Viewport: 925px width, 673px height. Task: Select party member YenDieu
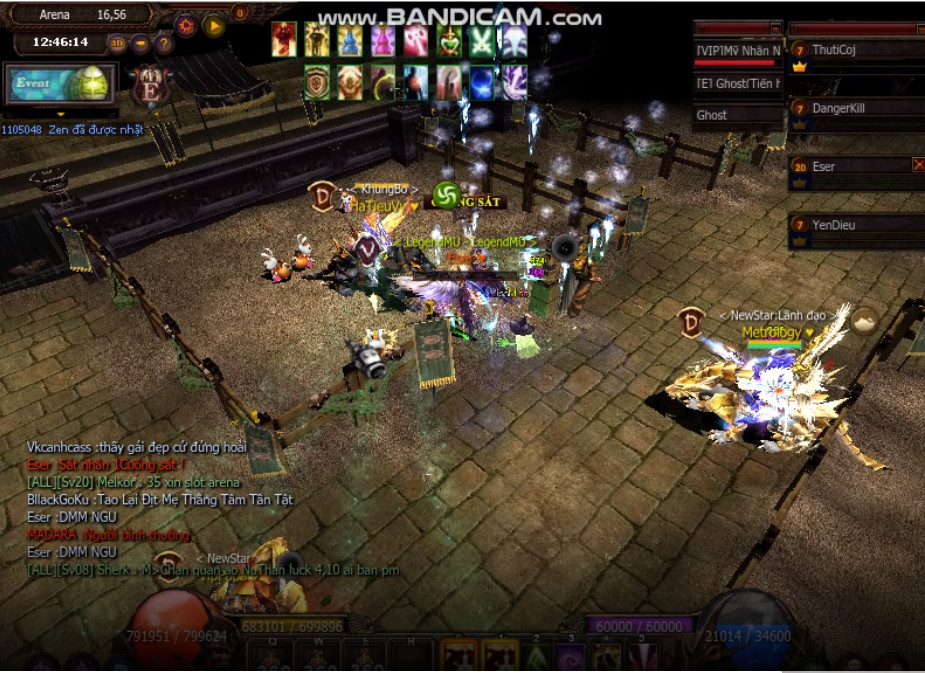click(x=855, y=225)
